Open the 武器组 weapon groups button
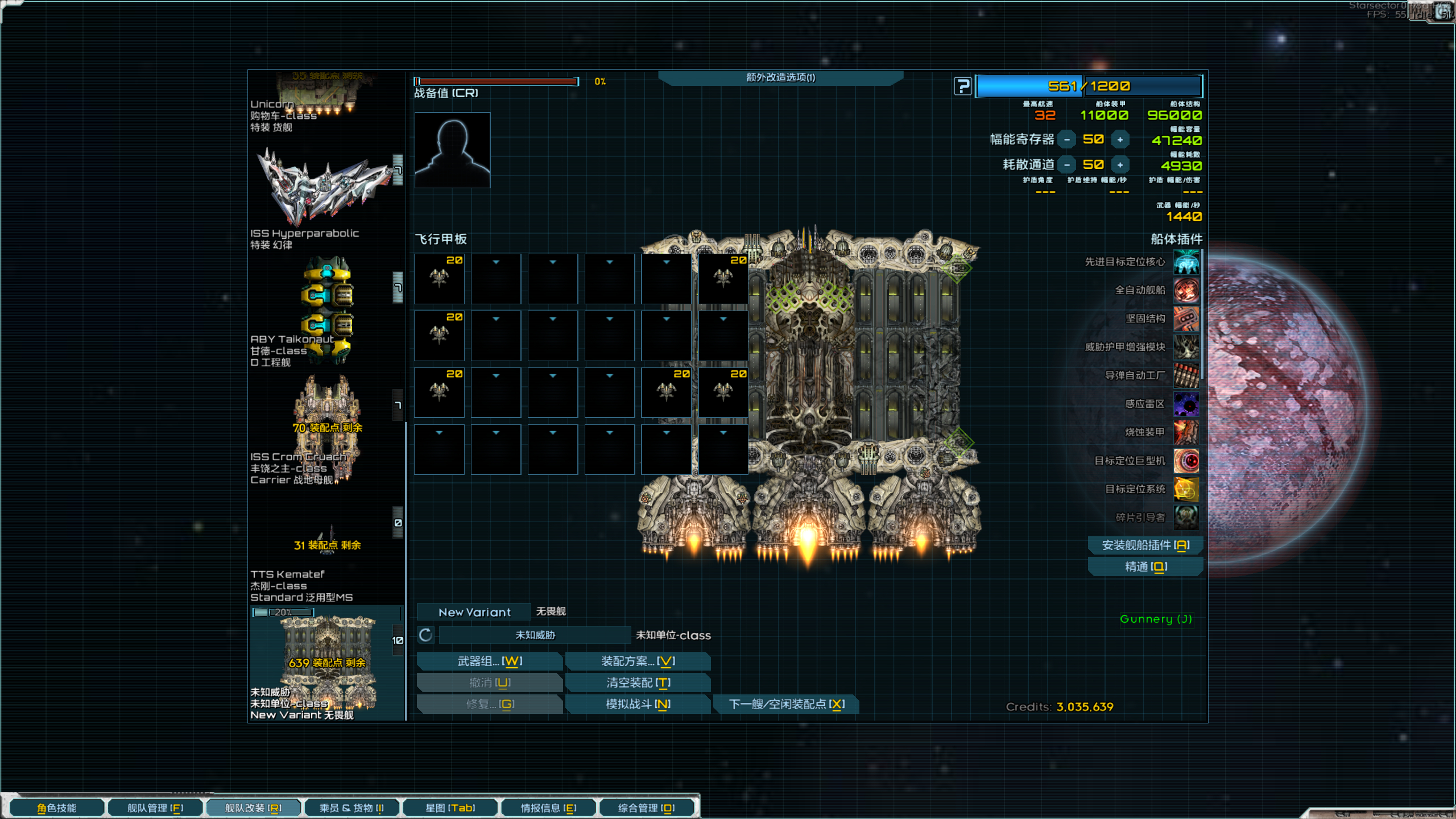The image size is (1456, 819). pyautogui.click(x=490, y=661)
